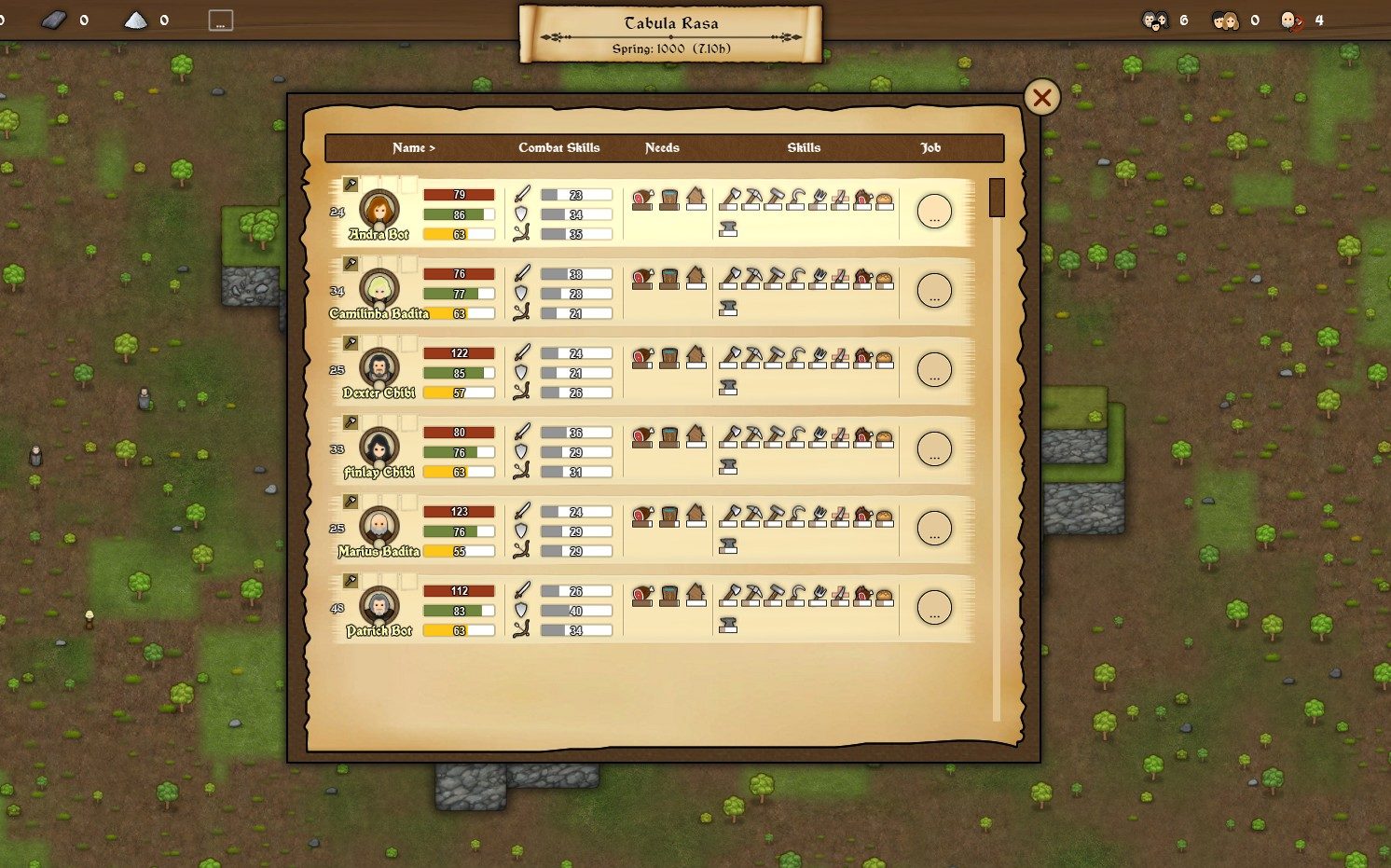Open Marius Badita's job selector
The height and width of the screenshot is (868, 1391).
(x=934, y=529)
